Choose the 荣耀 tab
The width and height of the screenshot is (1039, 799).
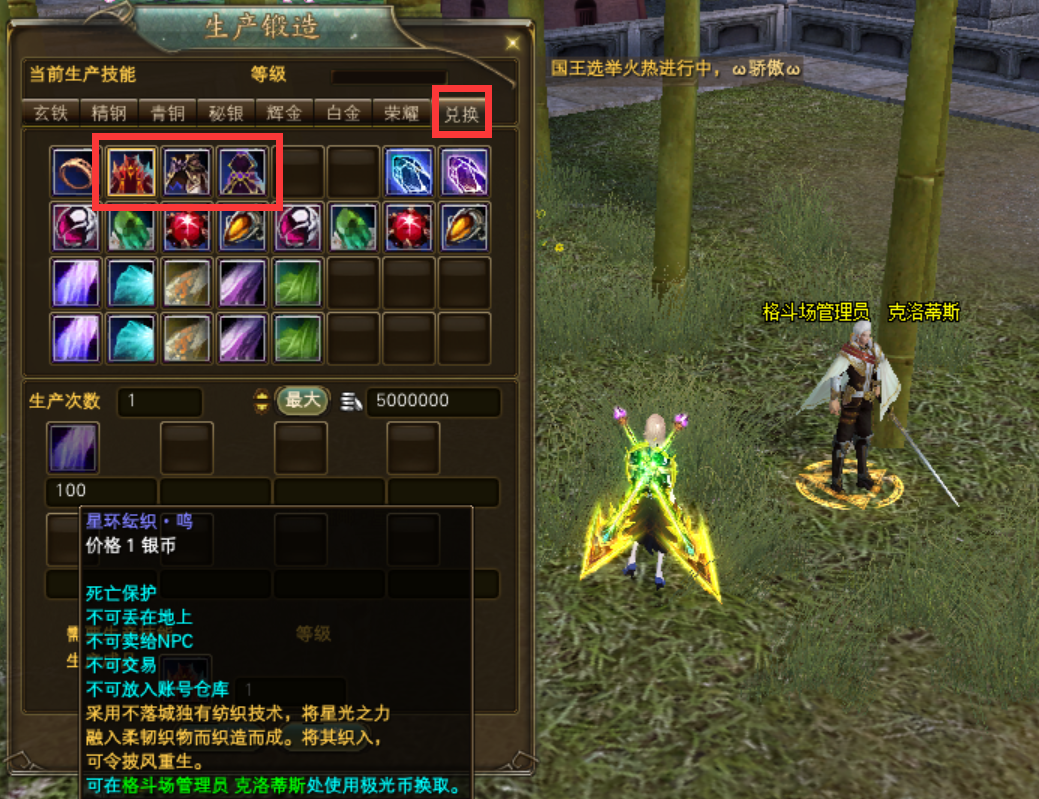coord(402,113)
